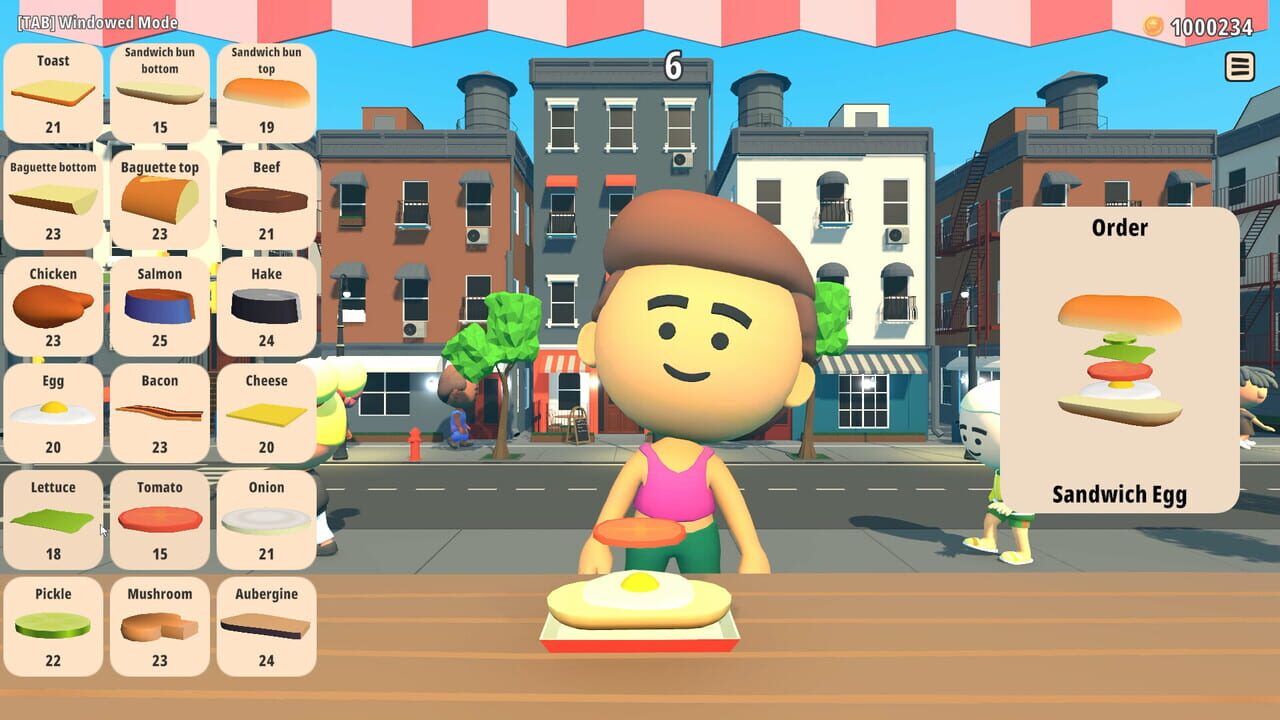Choose the Sandwich bun bottom
The image size is (1280, 720).
160,90
